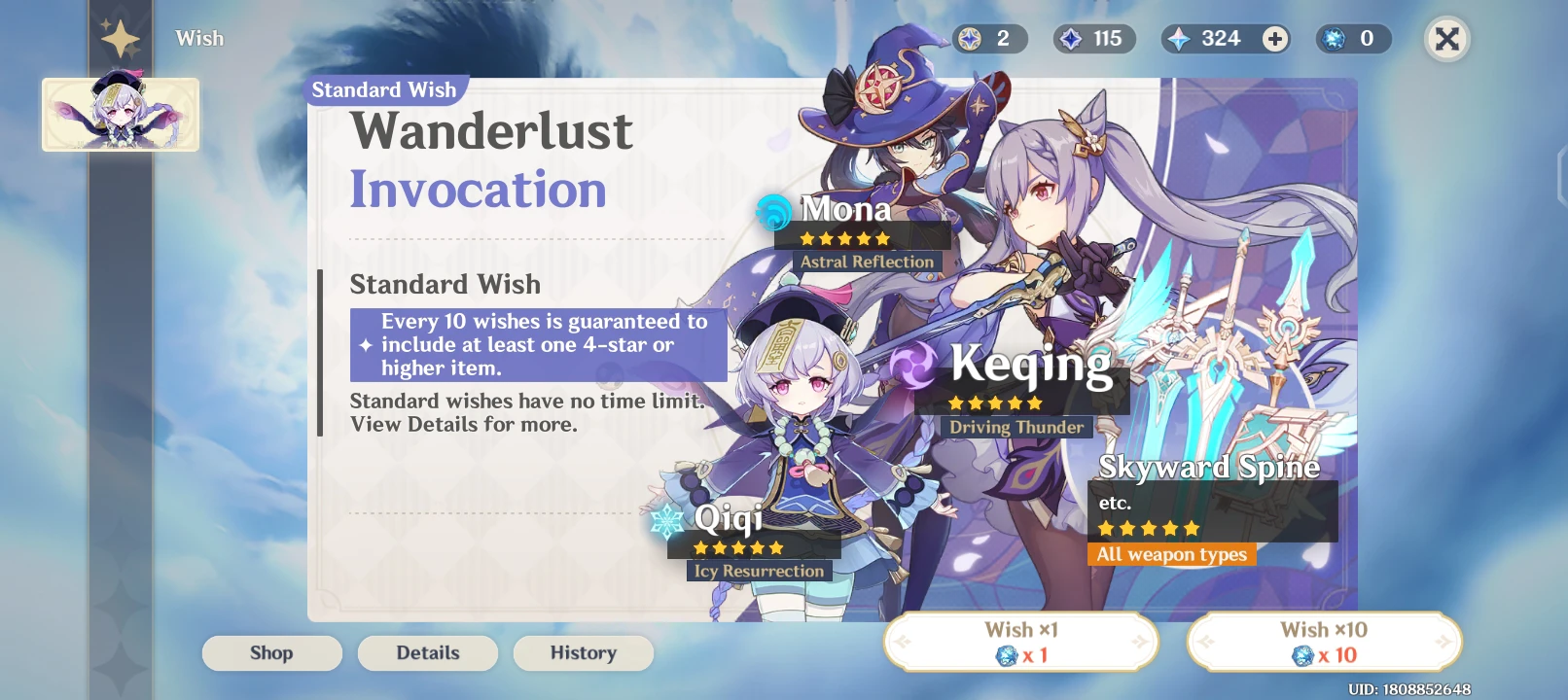
Task: Close the Wish screen with the X button
Action: point(1446,40)
